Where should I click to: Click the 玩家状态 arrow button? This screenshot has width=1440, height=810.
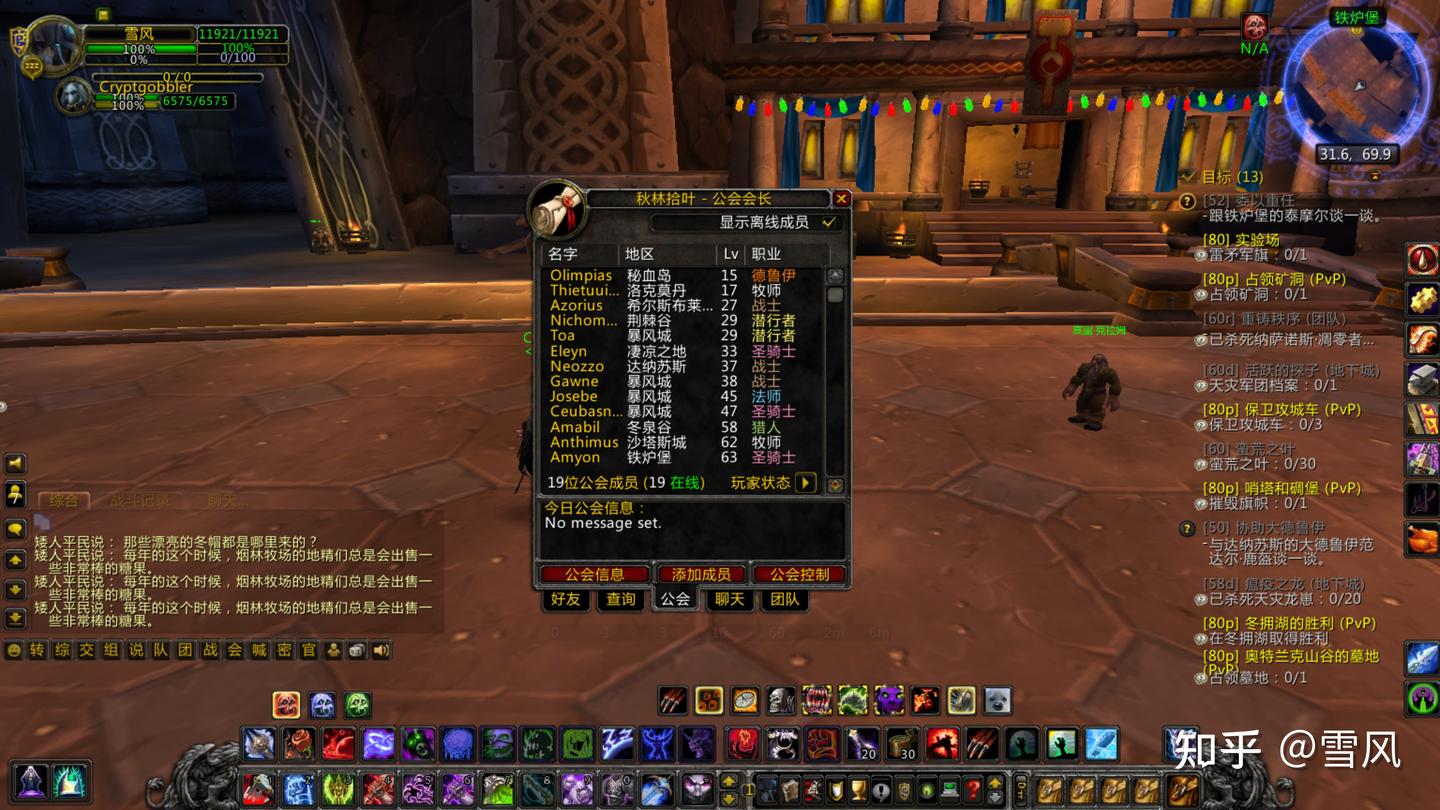click(x=805, y=483)
